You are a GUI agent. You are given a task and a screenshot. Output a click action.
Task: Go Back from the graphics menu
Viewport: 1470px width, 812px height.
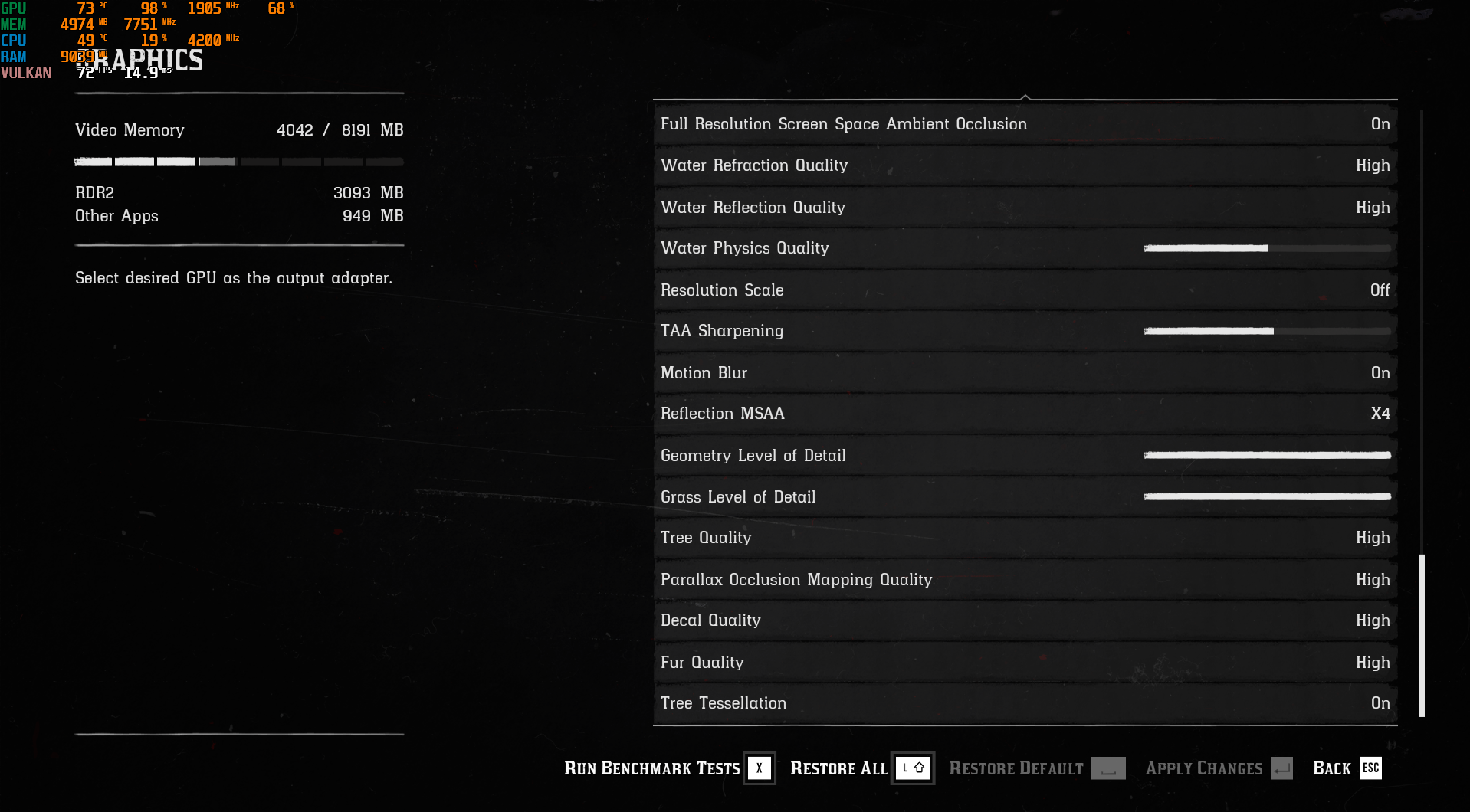1346,768
